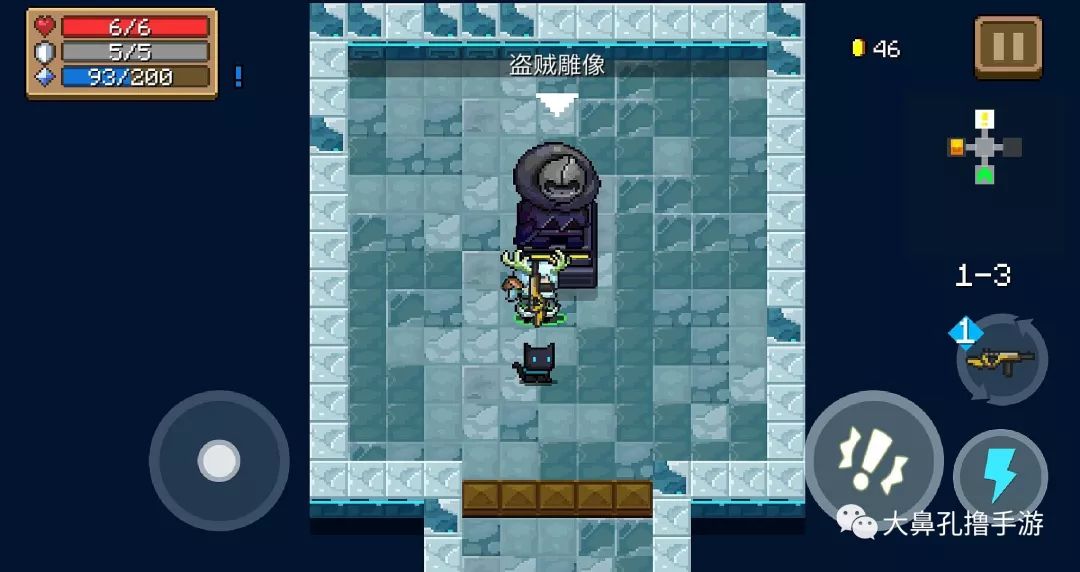Image resolution: width=1080 pixels, height=572 pixels.
Task: Activate the lightning bolt skill
Action: tap(1000, 476)
